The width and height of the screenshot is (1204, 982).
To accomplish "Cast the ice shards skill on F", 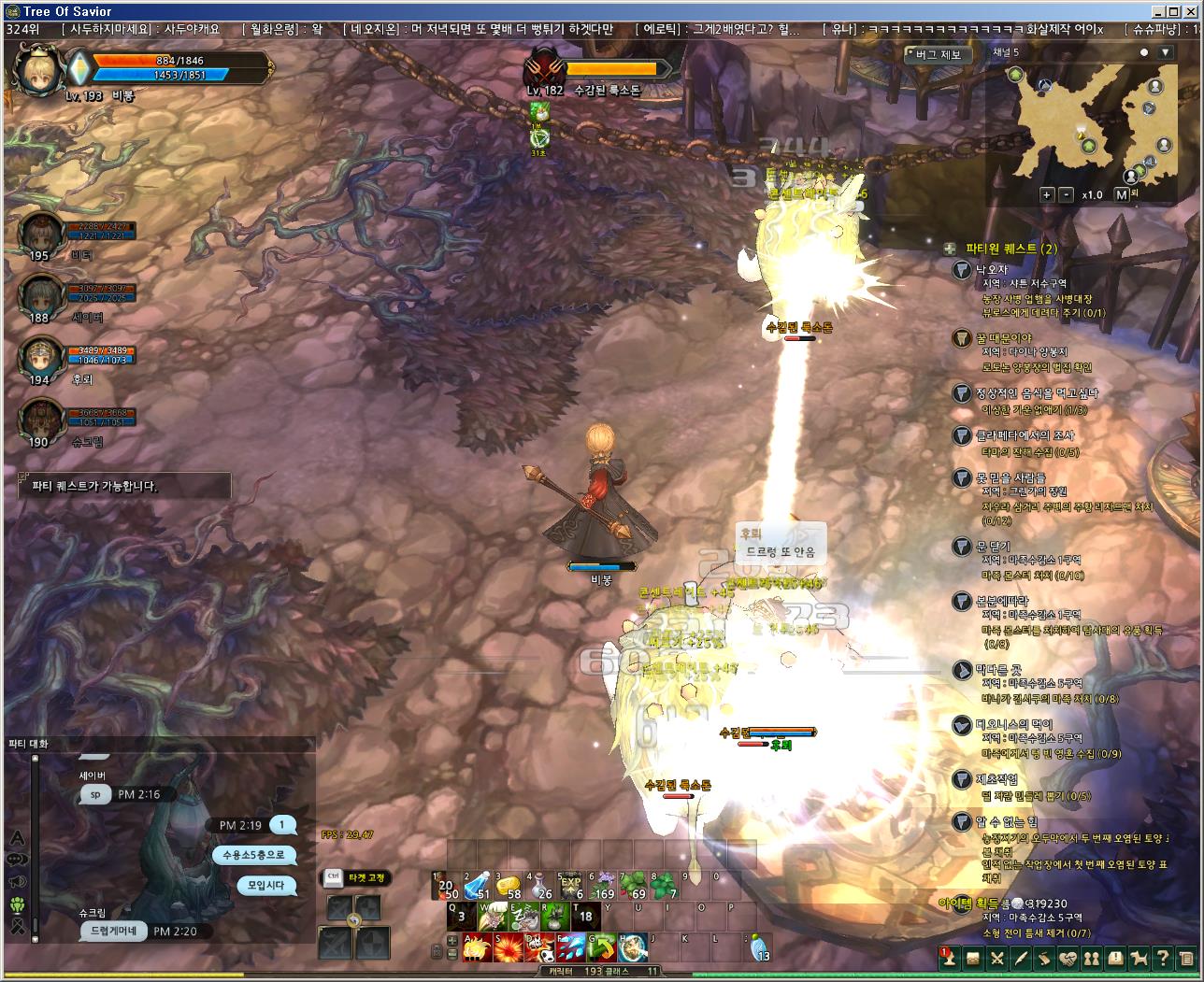I will (x=571, y=947).
